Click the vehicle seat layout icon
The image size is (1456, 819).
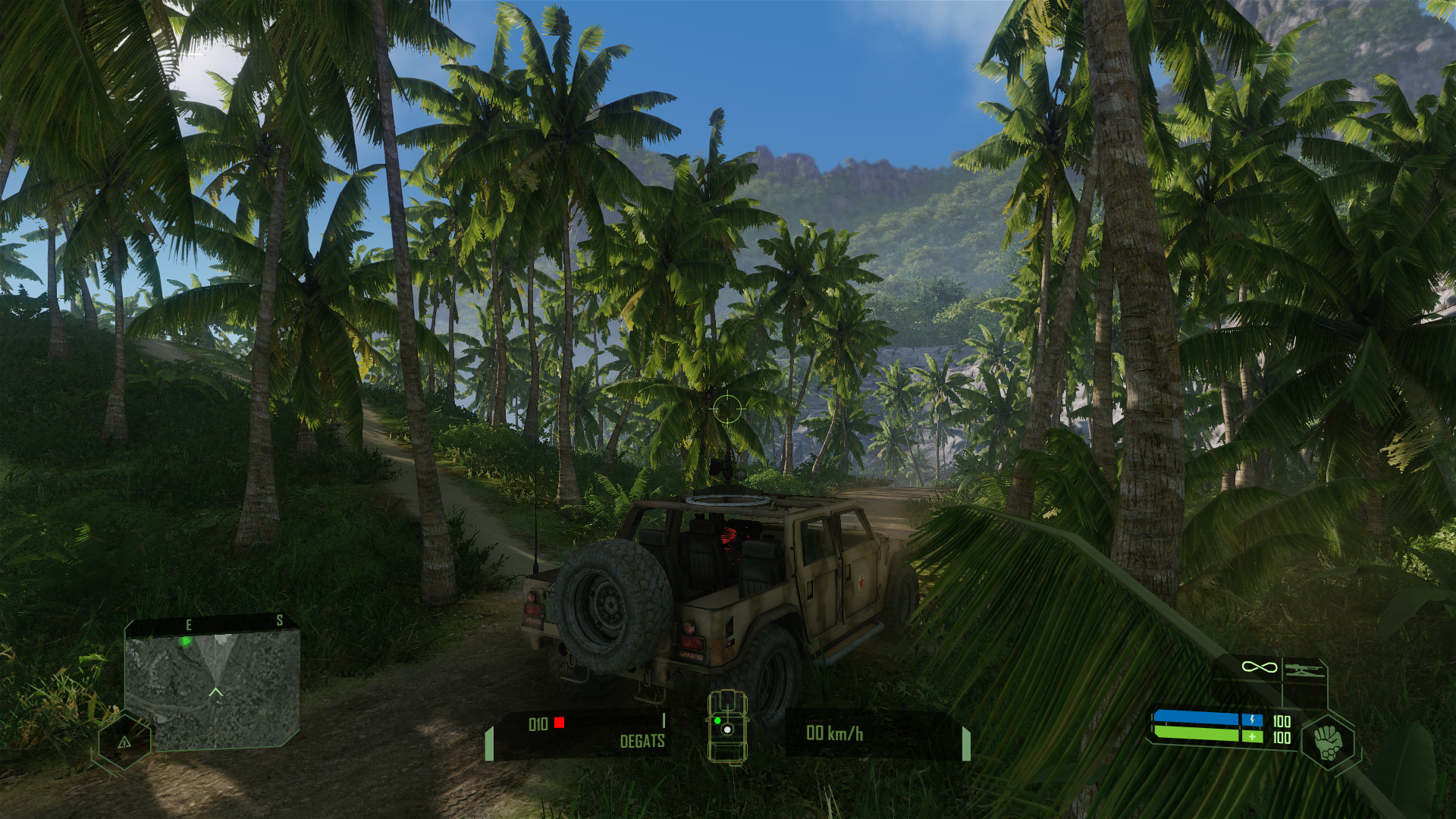(x=726, y=726)
